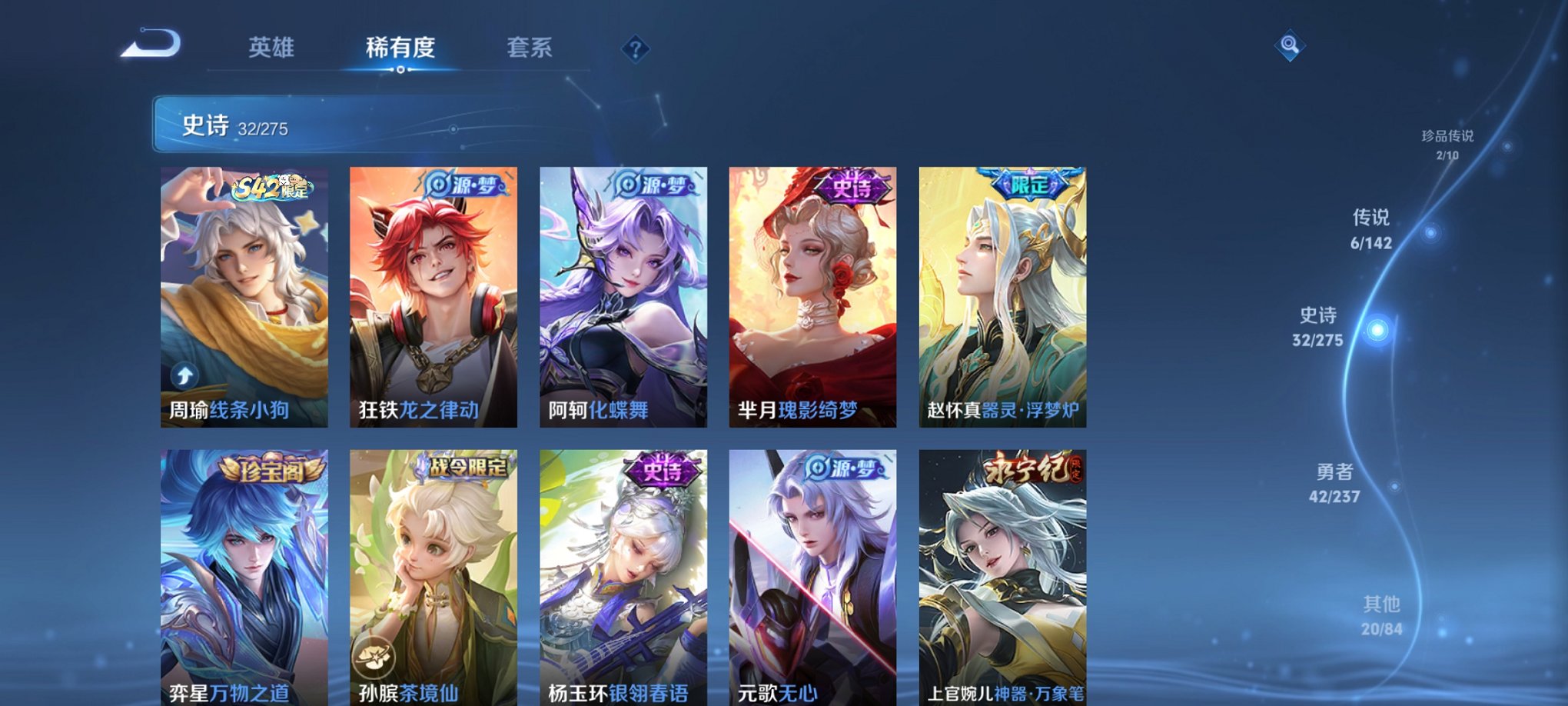Switch to the 英雄 tab
Viewport: 1568px width, 706px height.
tap(273, 47)
